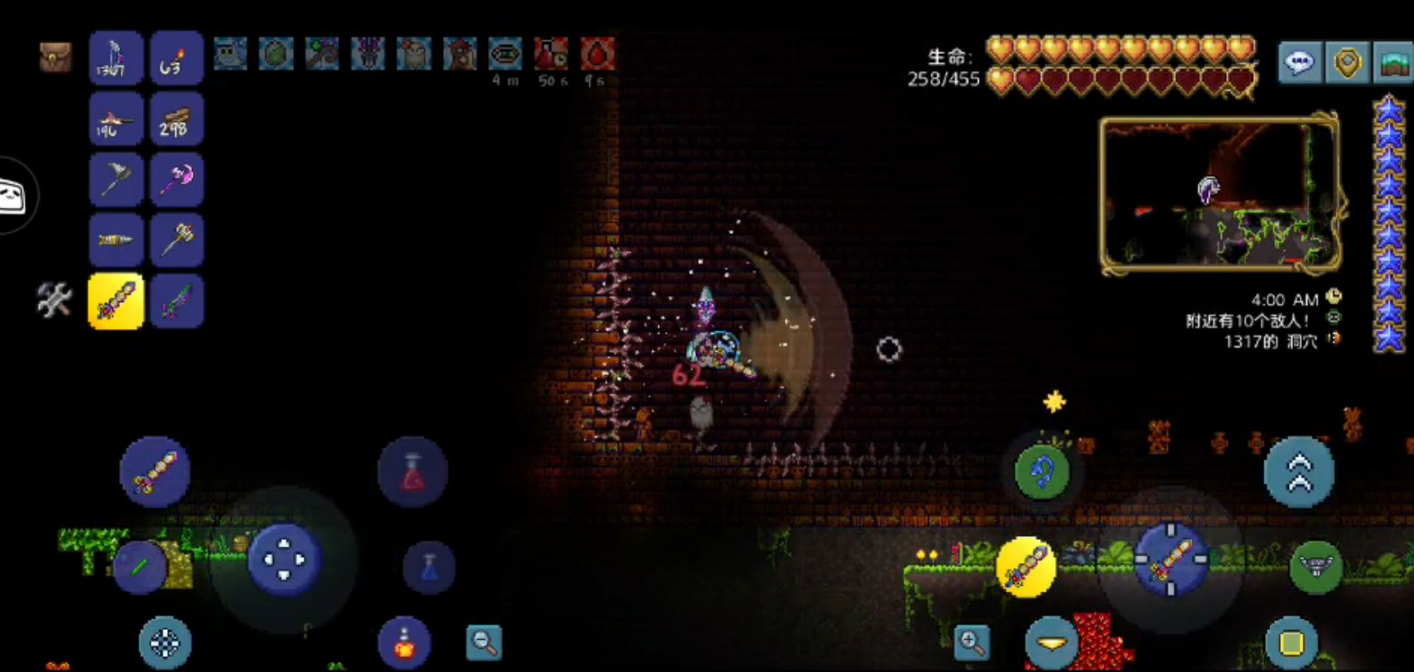Select the torch hotbar slot
This screenshot has height=672, width=1414.
177,58
